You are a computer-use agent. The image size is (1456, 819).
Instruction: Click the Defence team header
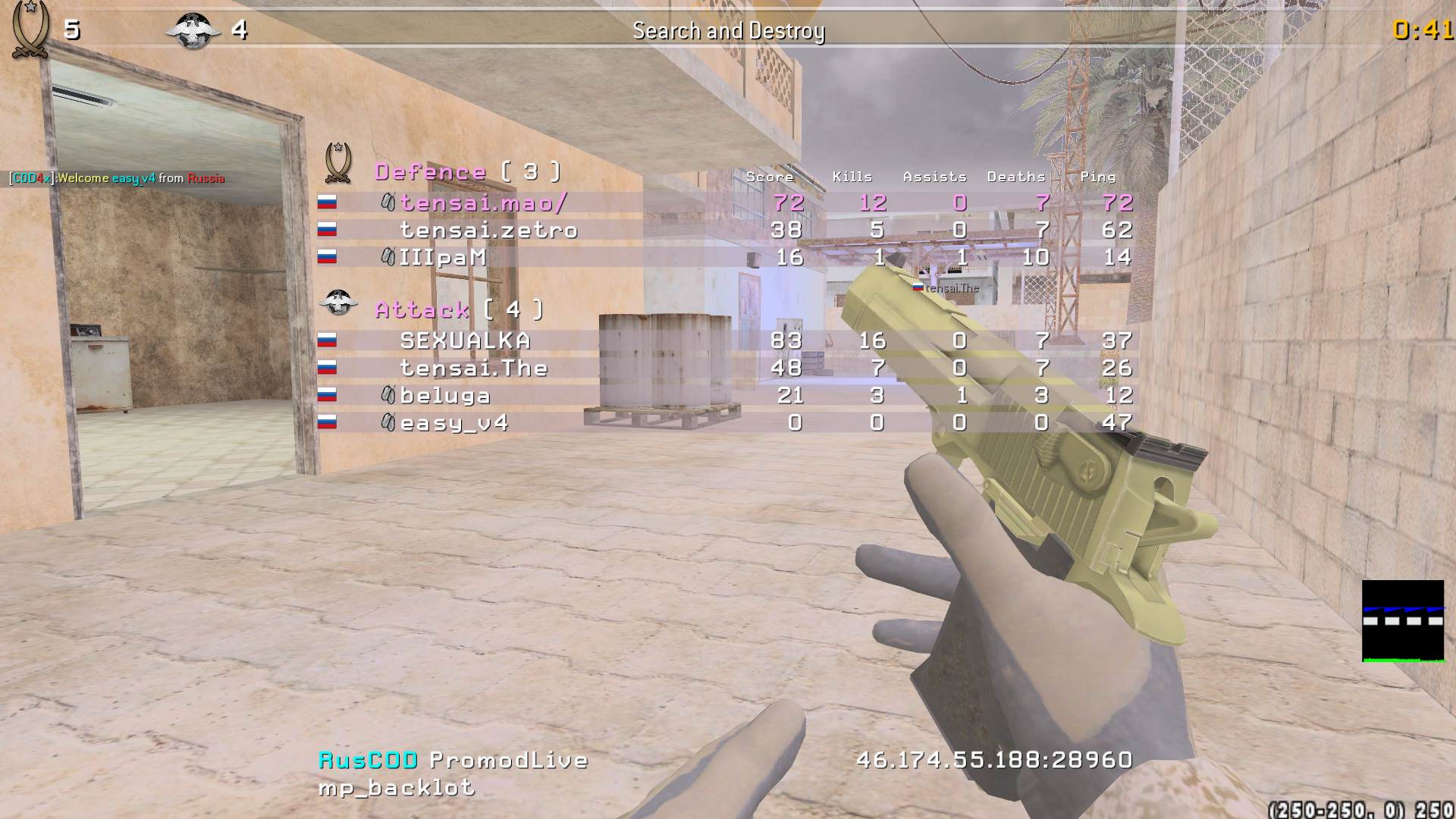click(468, 171)
